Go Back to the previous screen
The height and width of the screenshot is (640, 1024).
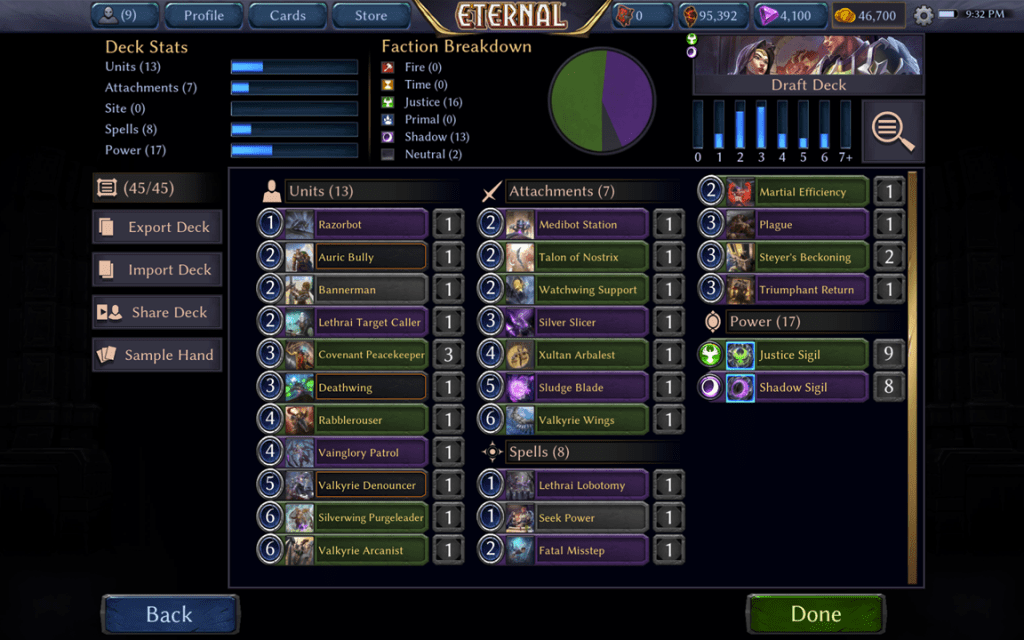(169, 614)
